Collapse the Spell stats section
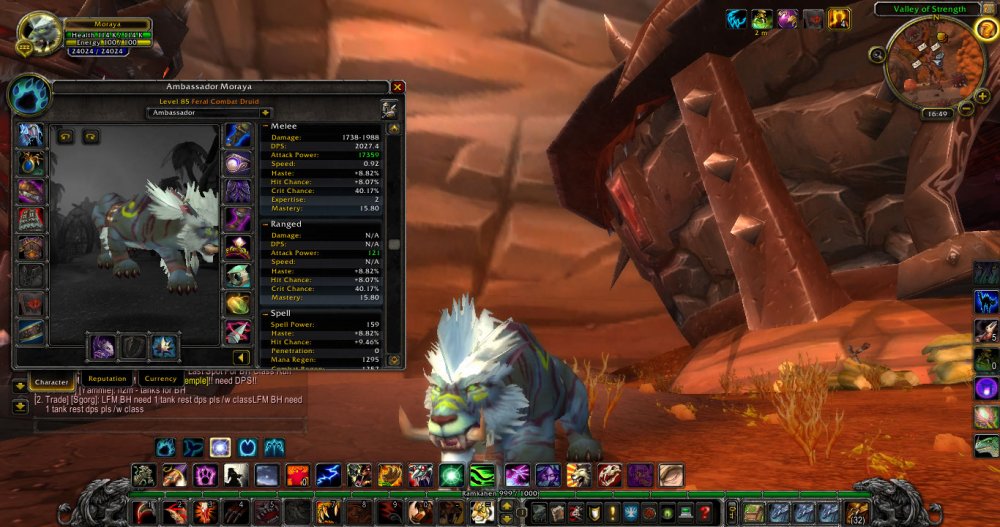 click(265, 313)
